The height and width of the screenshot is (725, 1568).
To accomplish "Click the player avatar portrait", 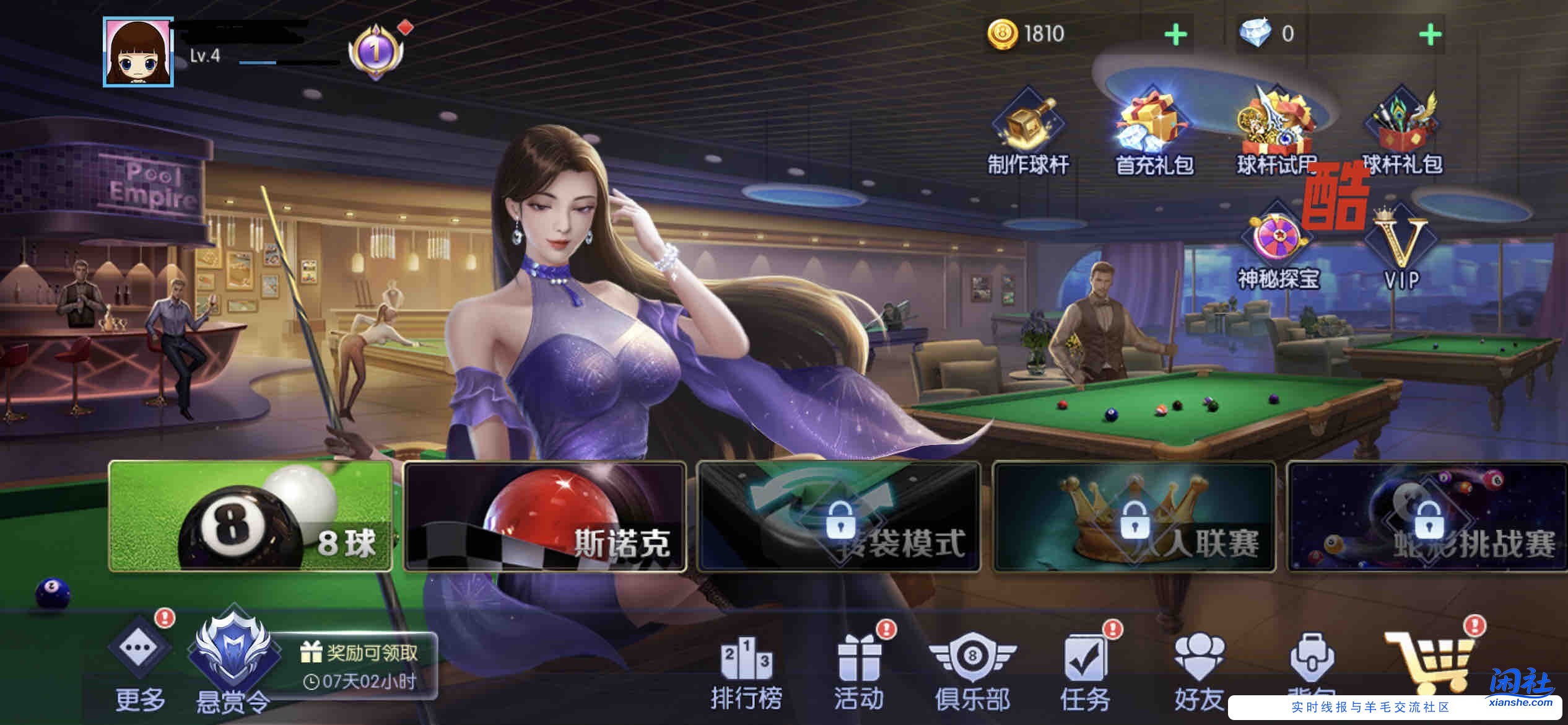I will tap(137, 50).
